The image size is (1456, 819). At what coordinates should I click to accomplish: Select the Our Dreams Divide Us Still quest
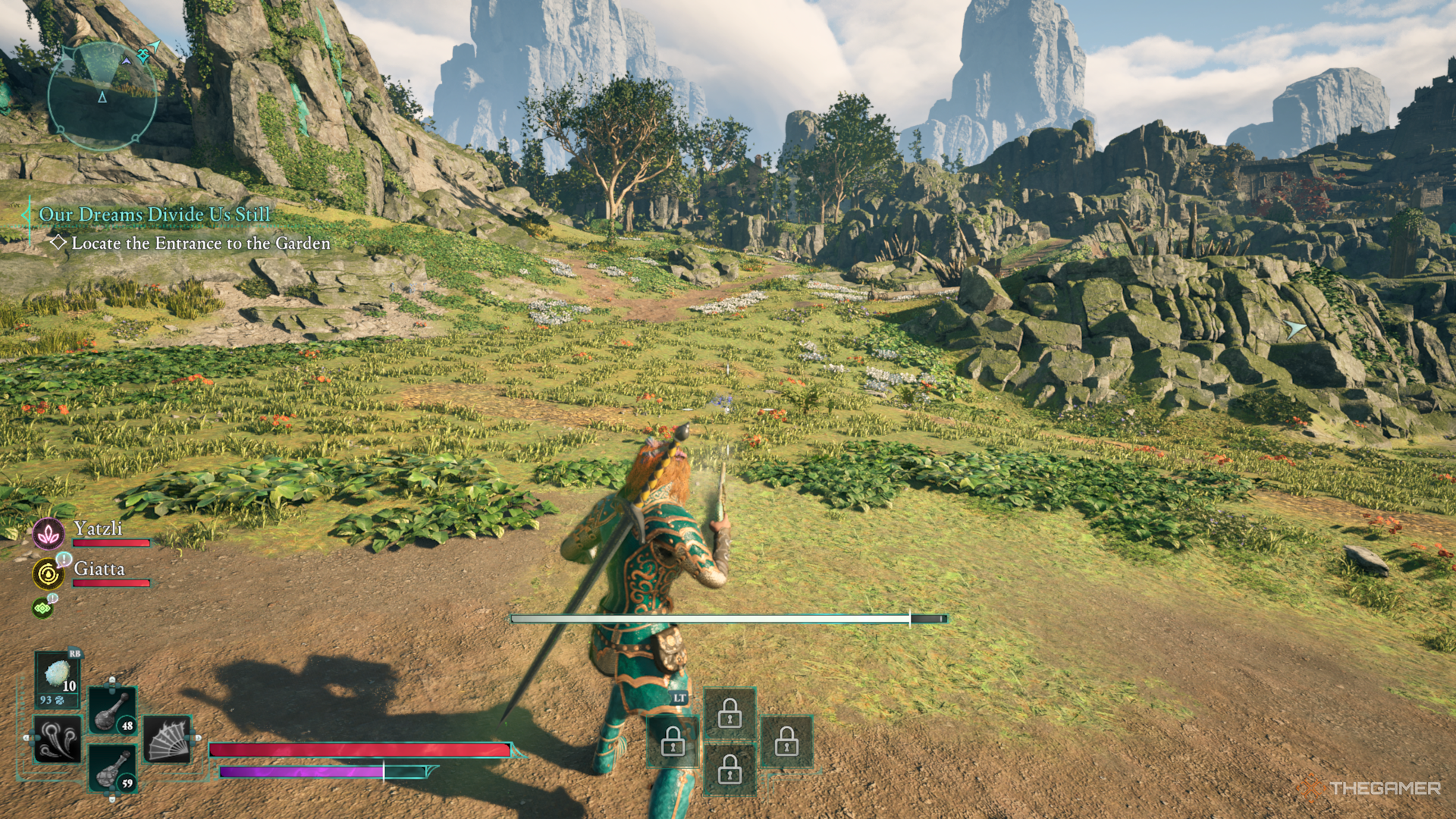point(155,215)
